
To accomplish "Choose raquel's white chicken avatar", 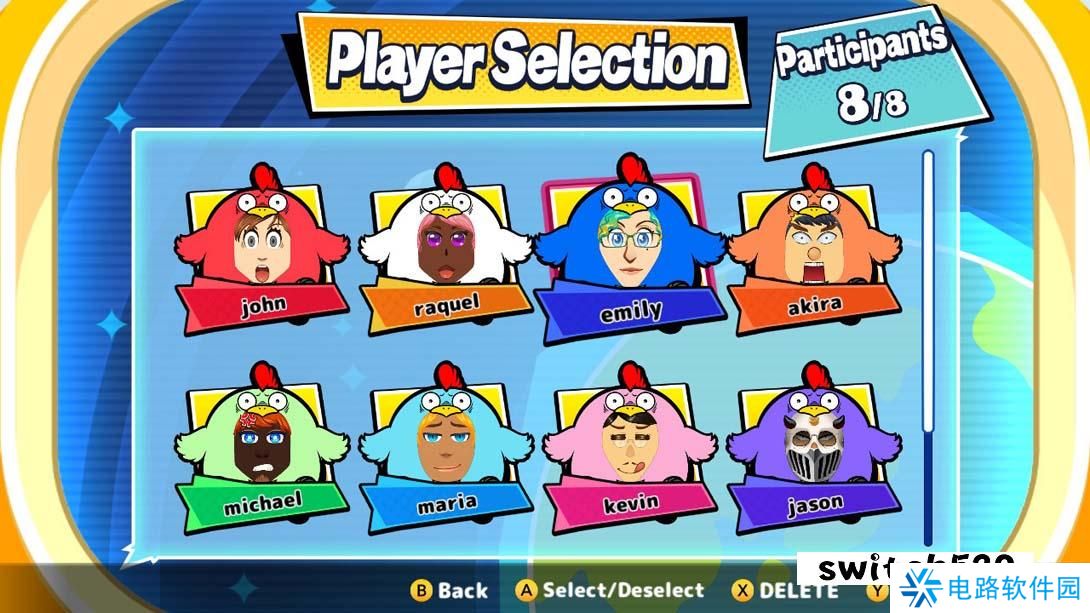I will pyautogui.click(x=445, y=252).
